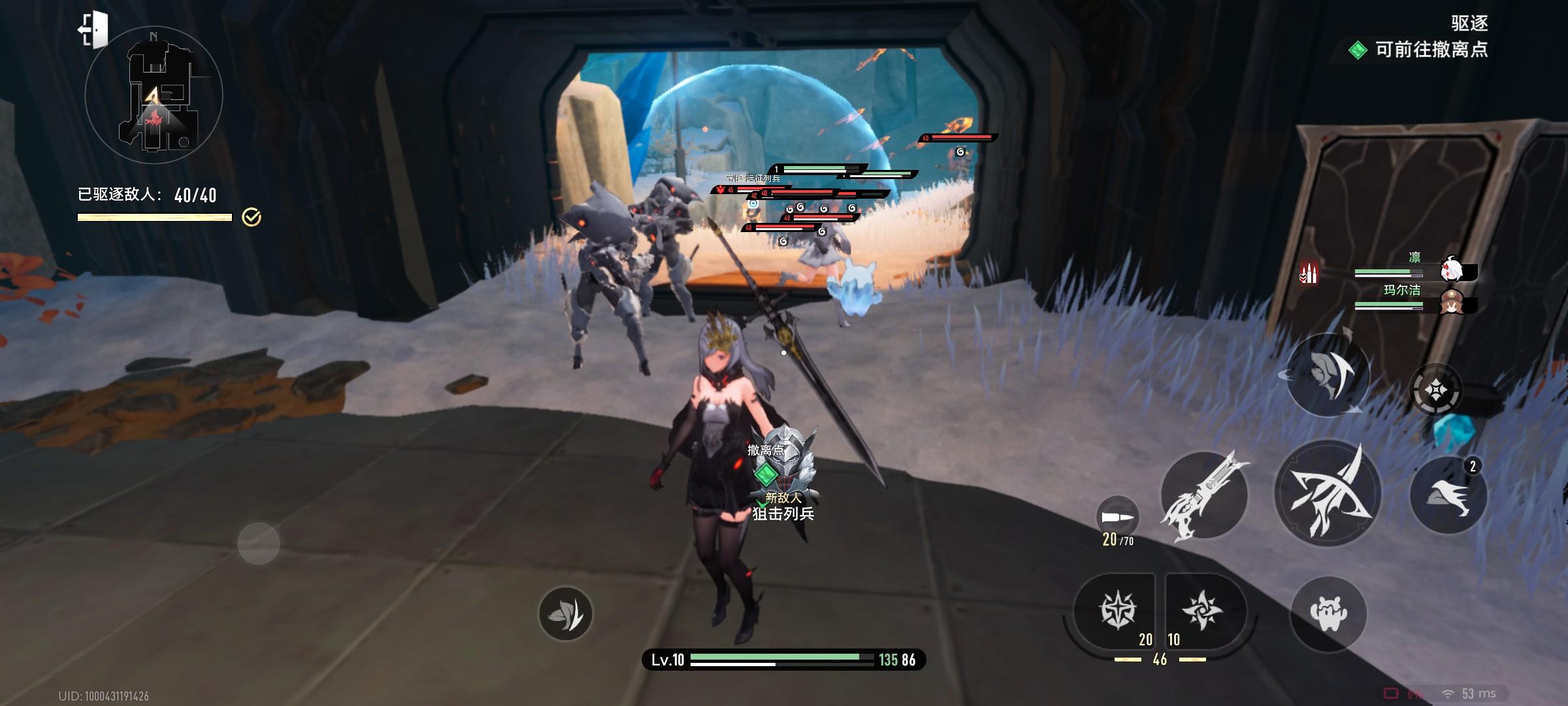1568x706 pixels.
Task: Tap the exit door icon
Action: pyautogui.click(x=93, y=29)
